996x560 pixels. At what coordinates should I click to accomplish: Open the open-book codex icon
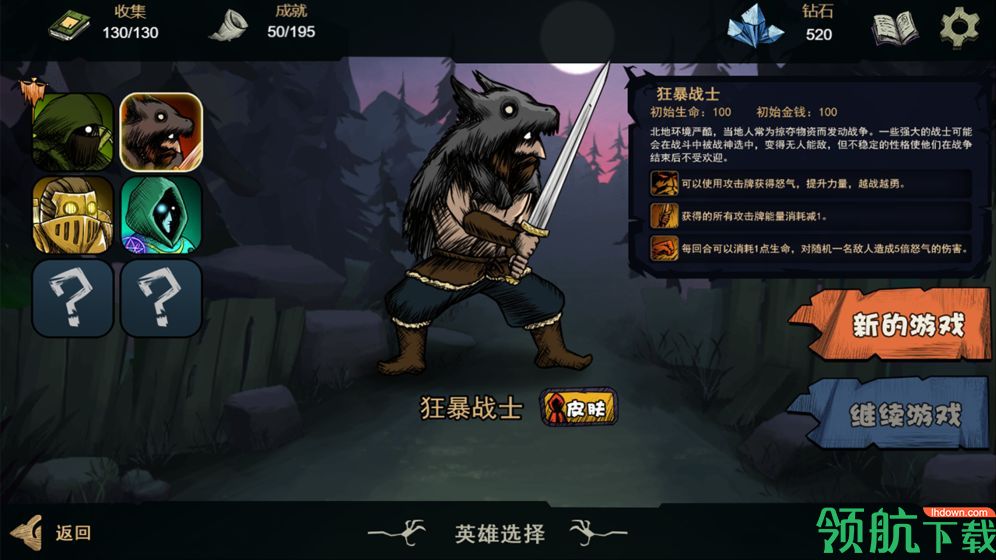tap(894, 29)
